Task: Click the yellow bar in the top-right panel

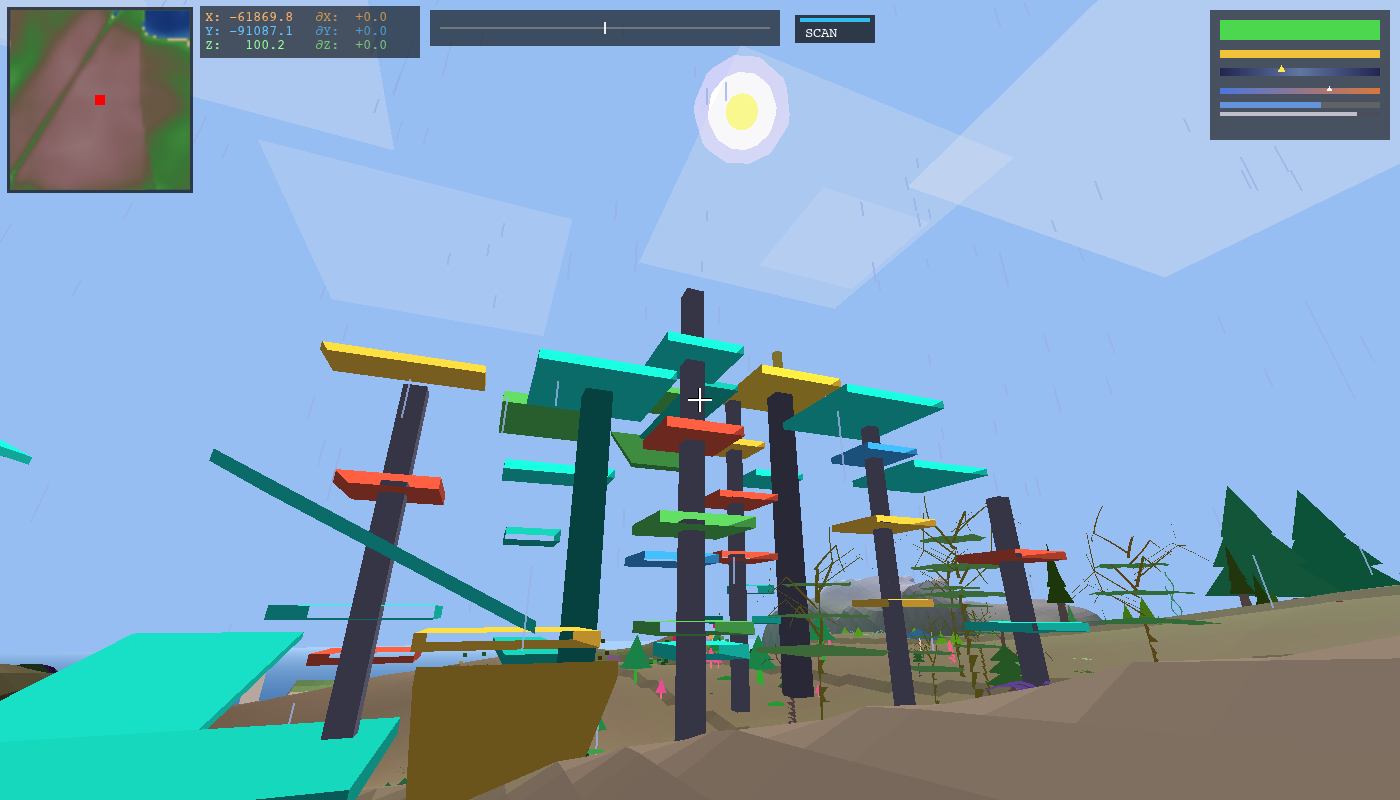Action: tap(1299, 52)
